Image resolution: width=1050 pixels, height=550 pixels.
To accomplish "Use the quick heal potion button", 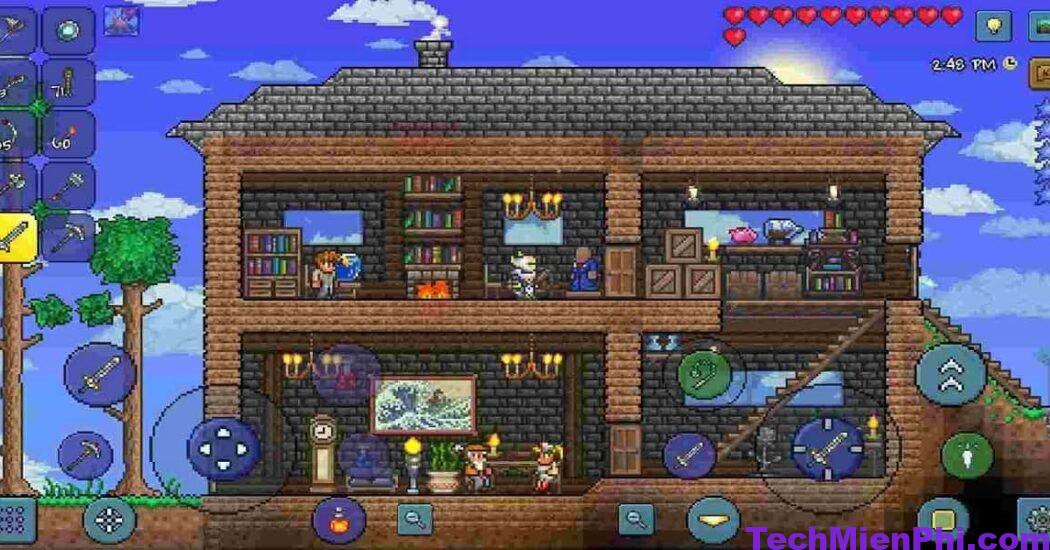I will (x=339, y=520).
